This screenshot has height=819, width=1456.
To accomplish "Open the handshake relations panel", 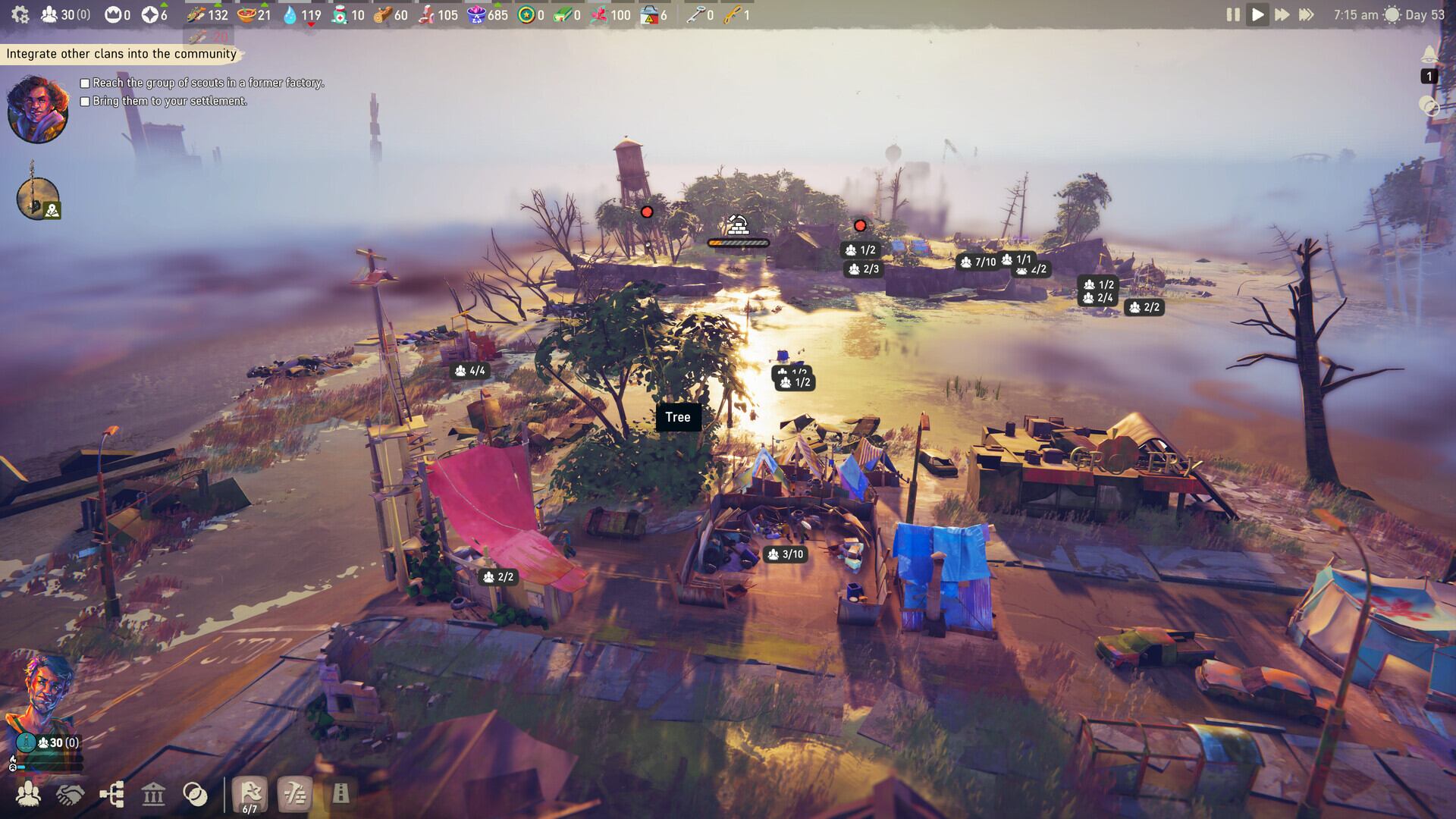I will pyautogui.click(x=71, y=794).
